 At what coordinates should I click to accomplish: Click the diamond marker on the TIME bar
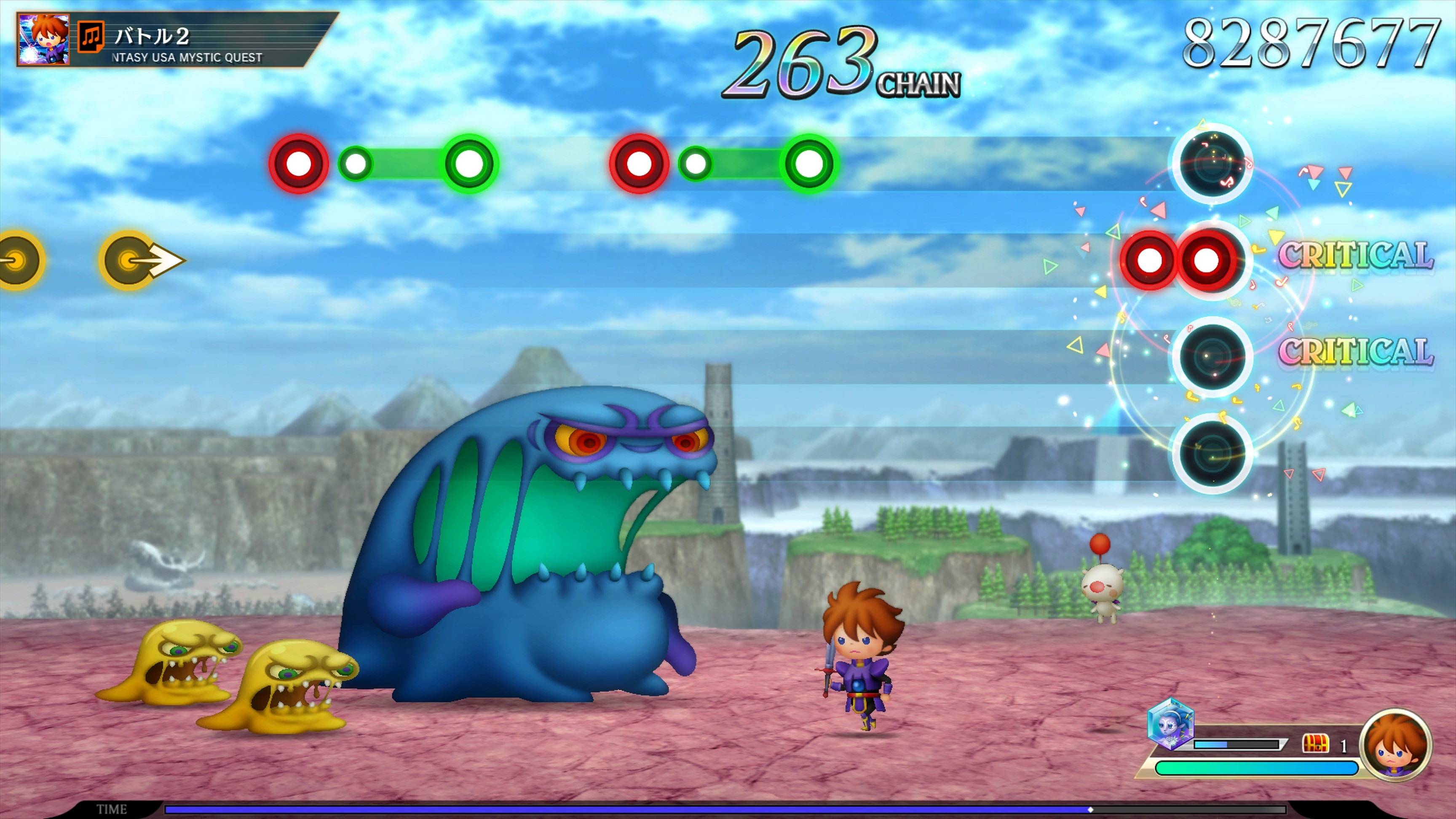(x=1090, y=809)
